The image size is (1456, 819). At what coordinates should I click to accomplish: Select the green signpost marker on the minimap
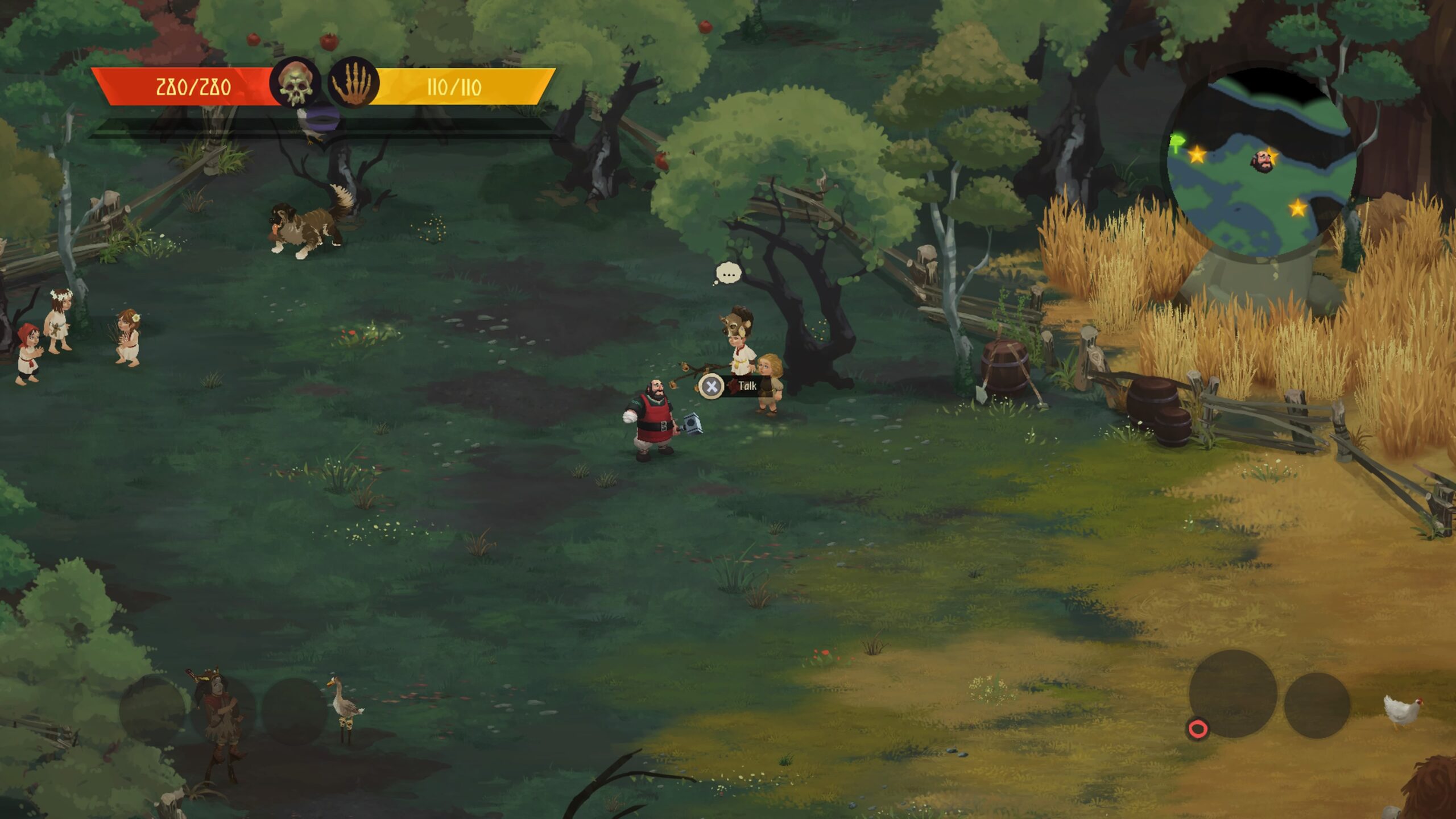1177,142
